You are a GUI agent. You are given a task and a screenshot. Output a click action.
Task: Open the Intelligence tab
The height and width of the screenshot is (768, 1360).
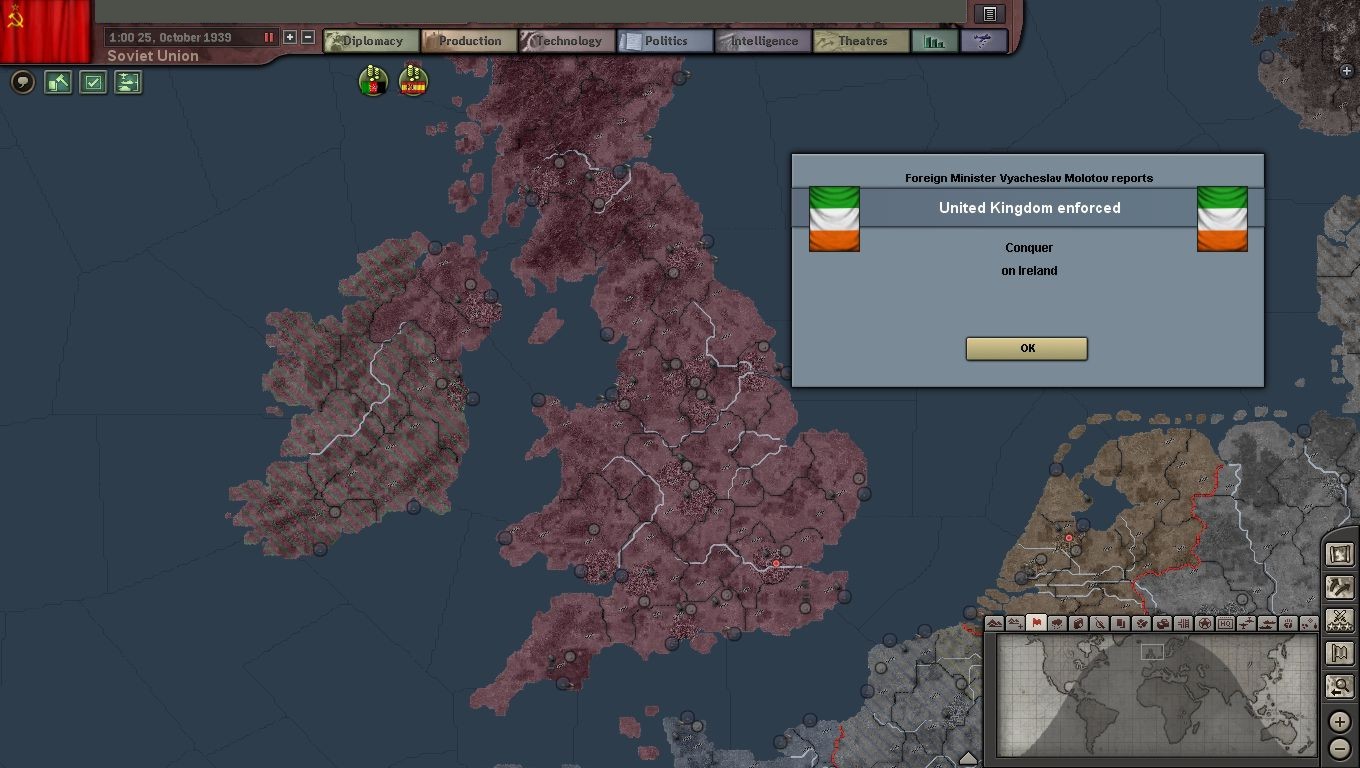[x=763, y=41]
